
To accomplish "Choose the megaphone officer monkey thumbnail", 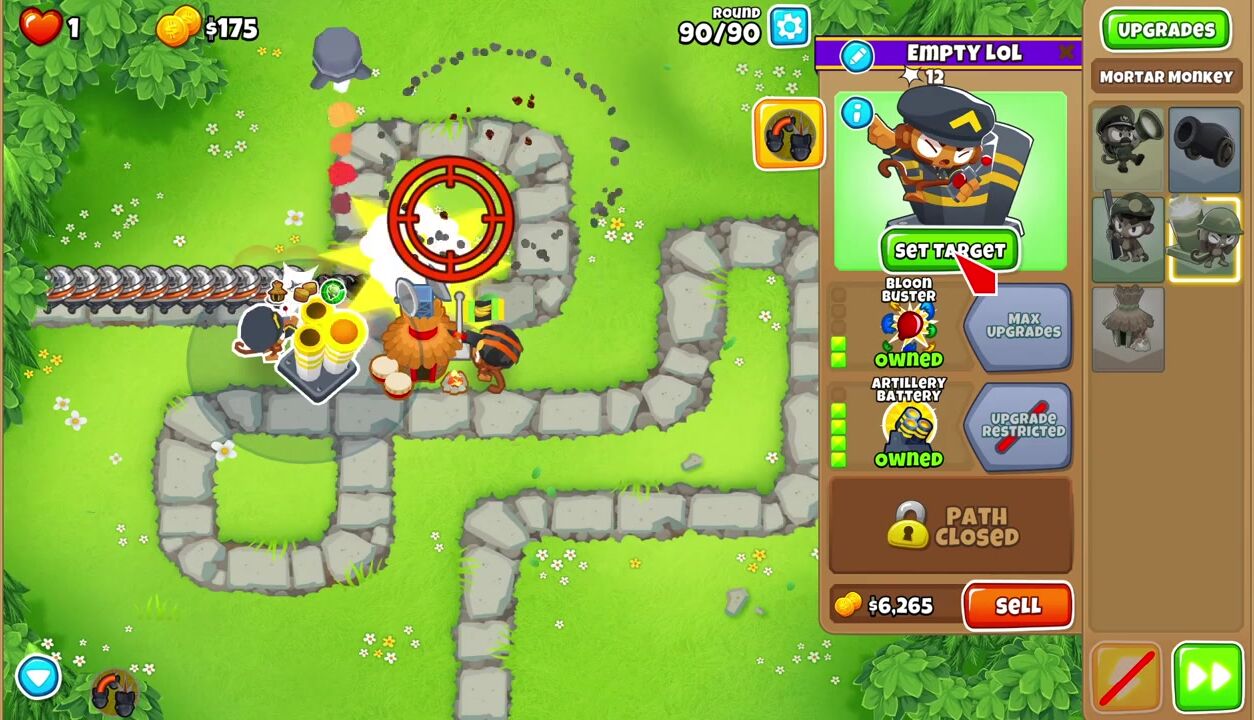I will pos(1128,150).
